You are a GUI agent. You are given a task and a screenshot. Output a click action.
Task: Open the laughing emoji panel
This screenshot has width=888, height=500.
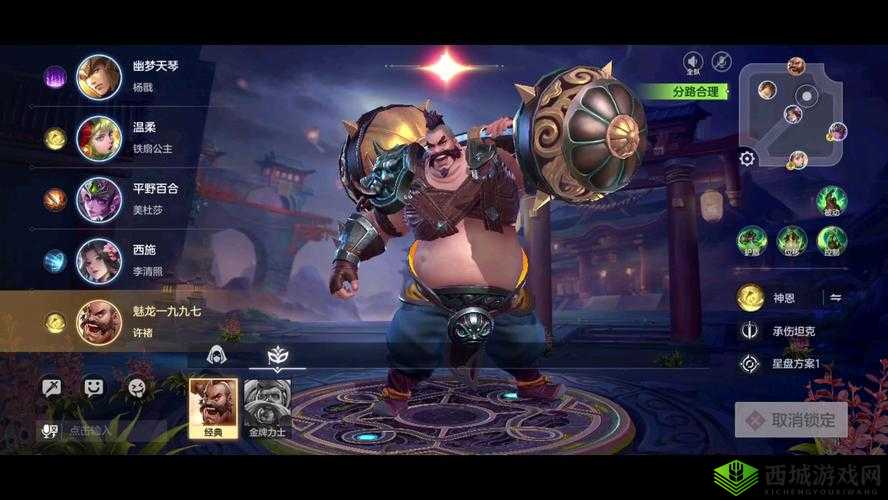coord(135,385)
